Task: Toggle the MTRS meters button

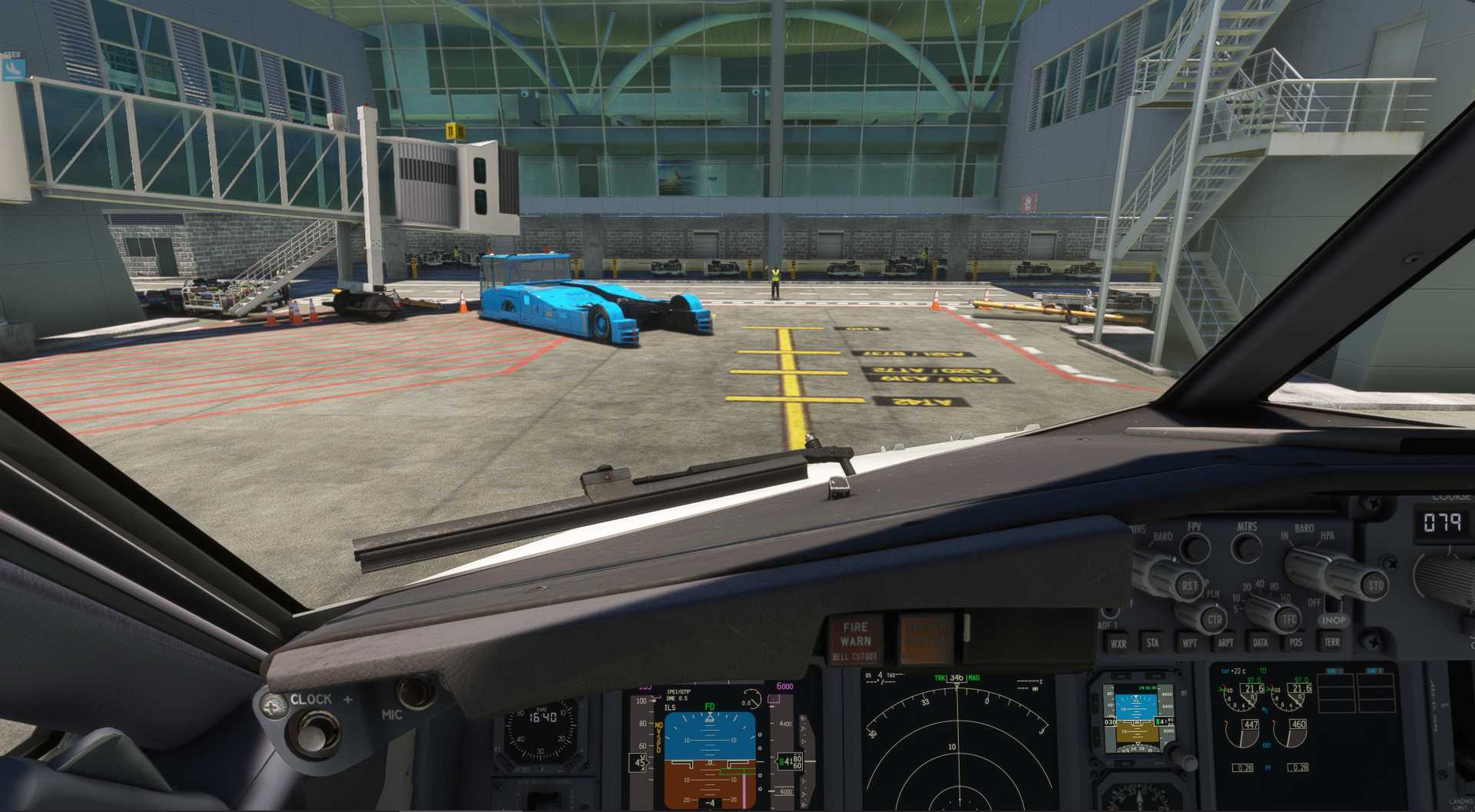Action: (x=1246, y=547)
